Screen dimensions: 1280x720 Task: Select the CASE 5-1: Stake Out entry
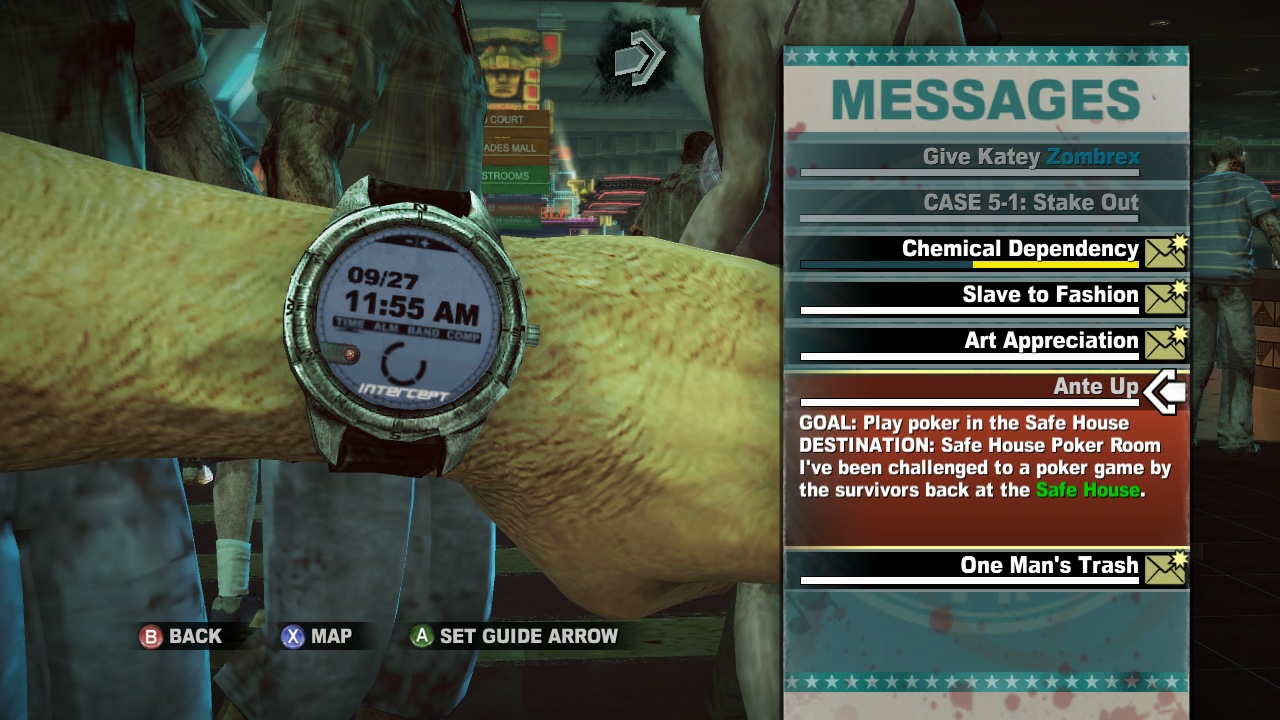1030,203
